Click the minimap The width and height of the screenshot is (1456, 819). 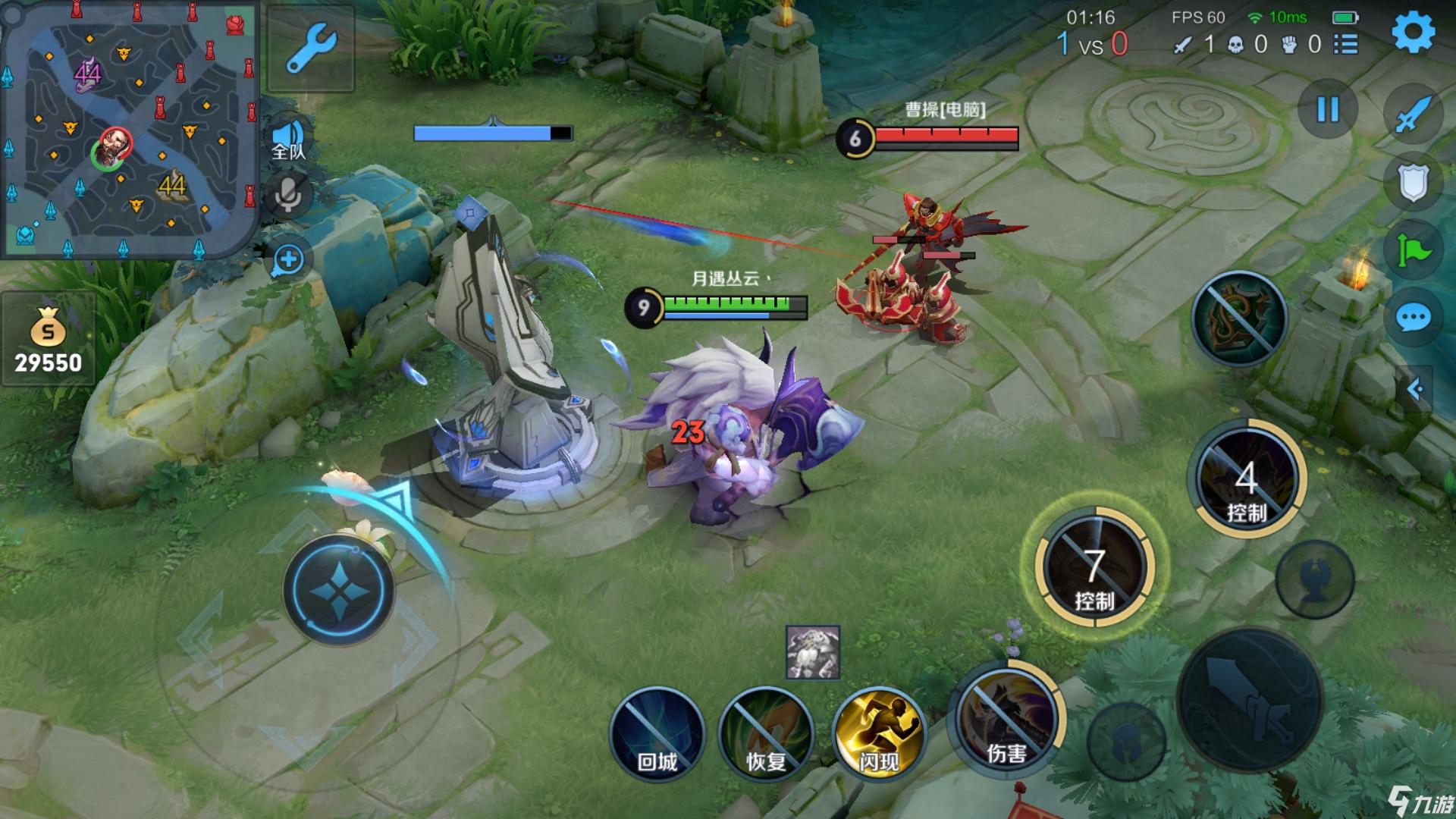[129, 129]
